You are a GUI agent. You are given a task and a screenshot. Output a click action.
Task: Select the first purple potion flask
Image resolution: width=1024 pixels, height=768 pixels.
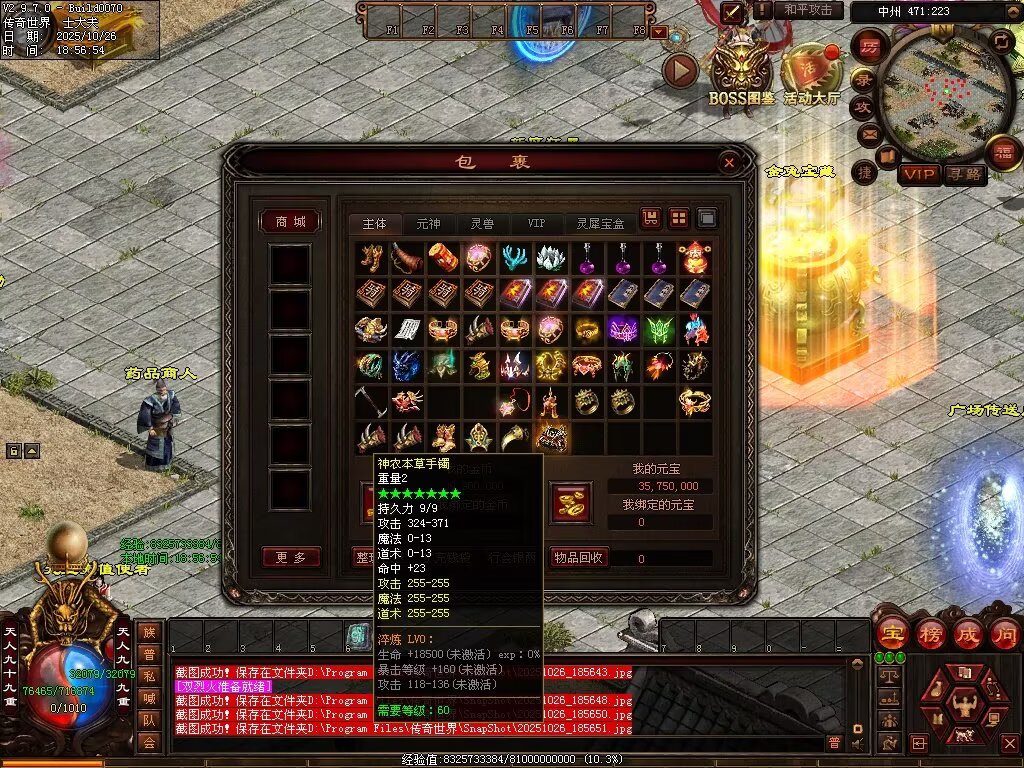(x=587, y=258)
